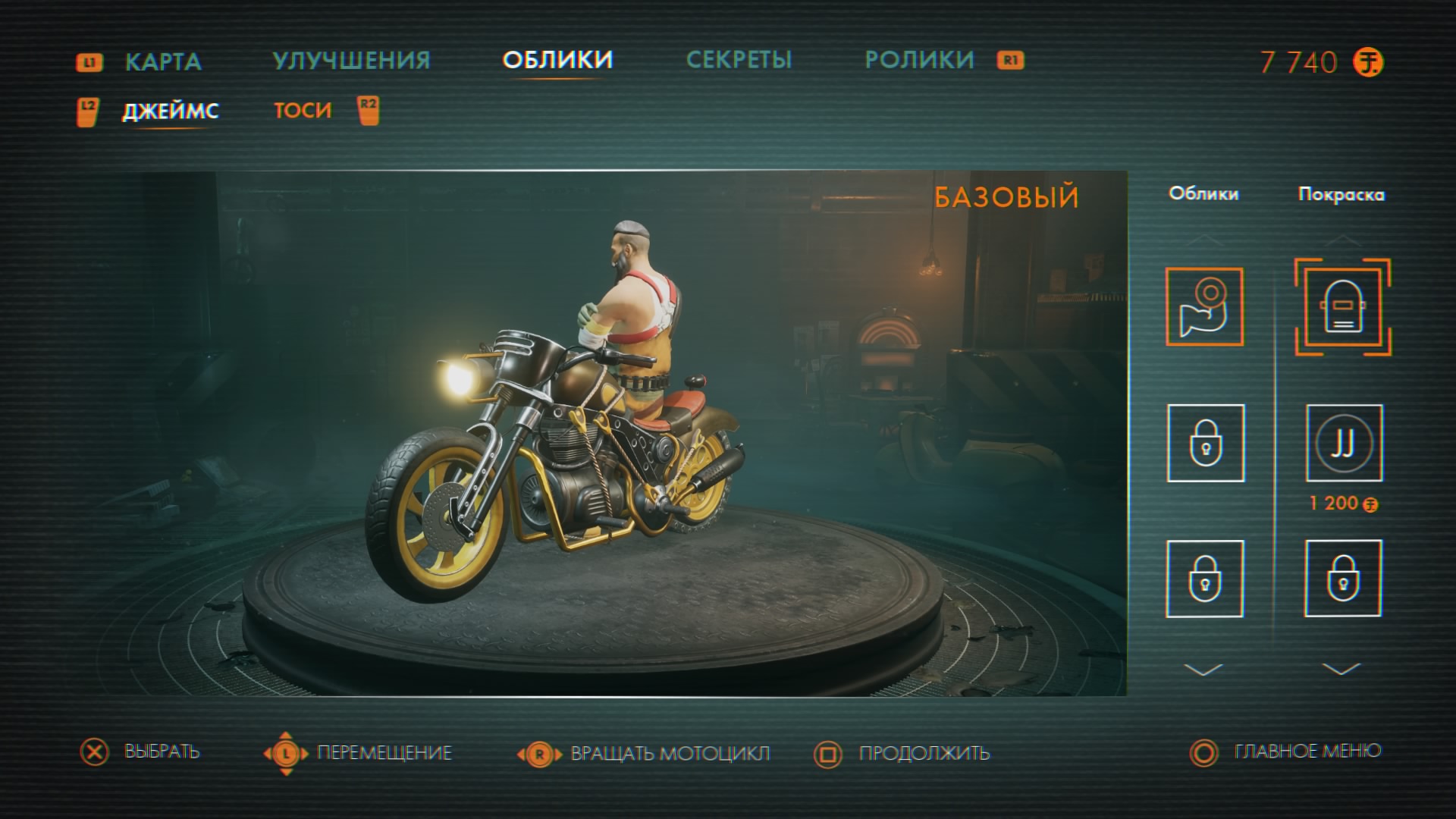The image size is (1456, 819).
Task: Open the Улучшения tab
Action: click(x=351, y=61)
